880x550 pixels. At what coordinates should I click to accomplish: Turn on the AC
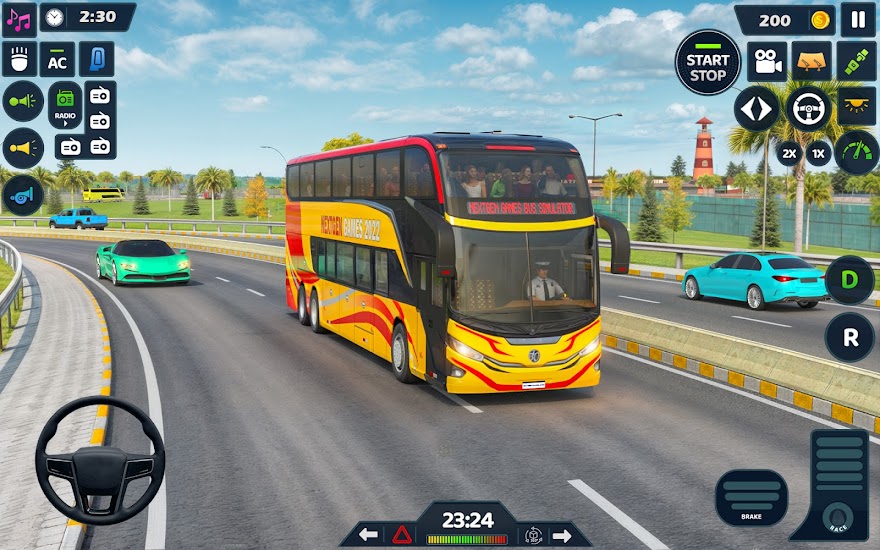tap(57, 59)
